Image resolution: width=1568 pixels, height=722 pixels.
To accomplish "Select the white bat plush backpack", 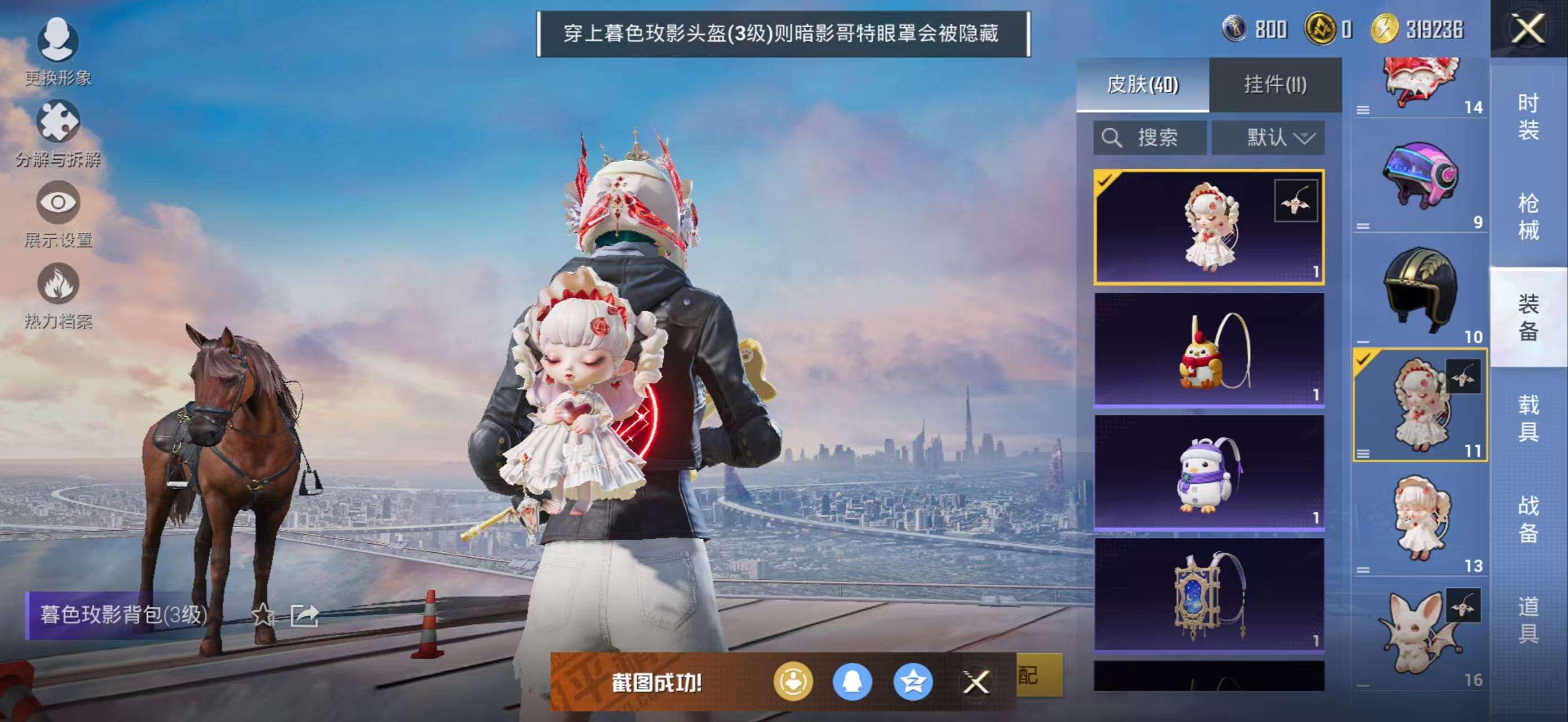I will click(1420, 636).
